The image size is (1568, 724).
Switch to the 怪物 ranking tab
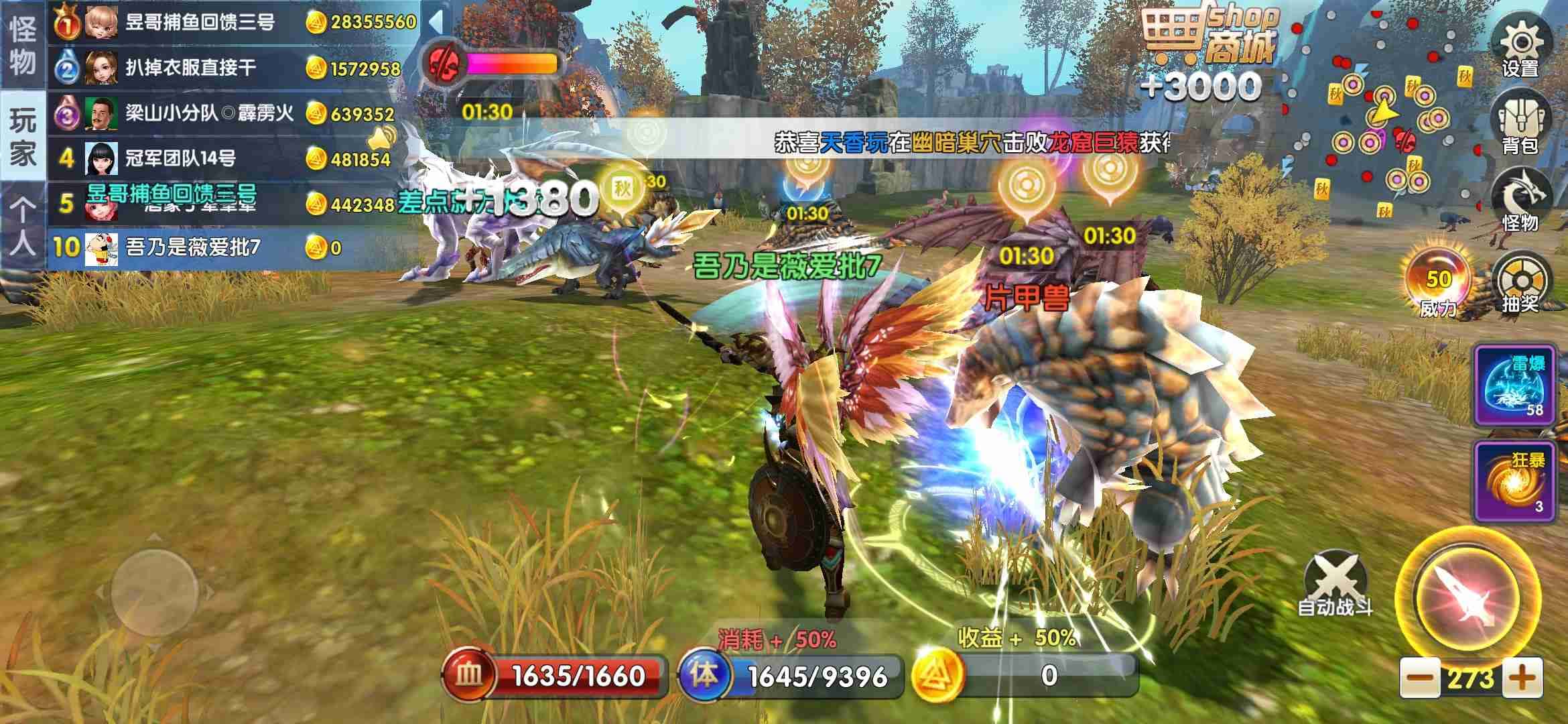click(23, 46)
